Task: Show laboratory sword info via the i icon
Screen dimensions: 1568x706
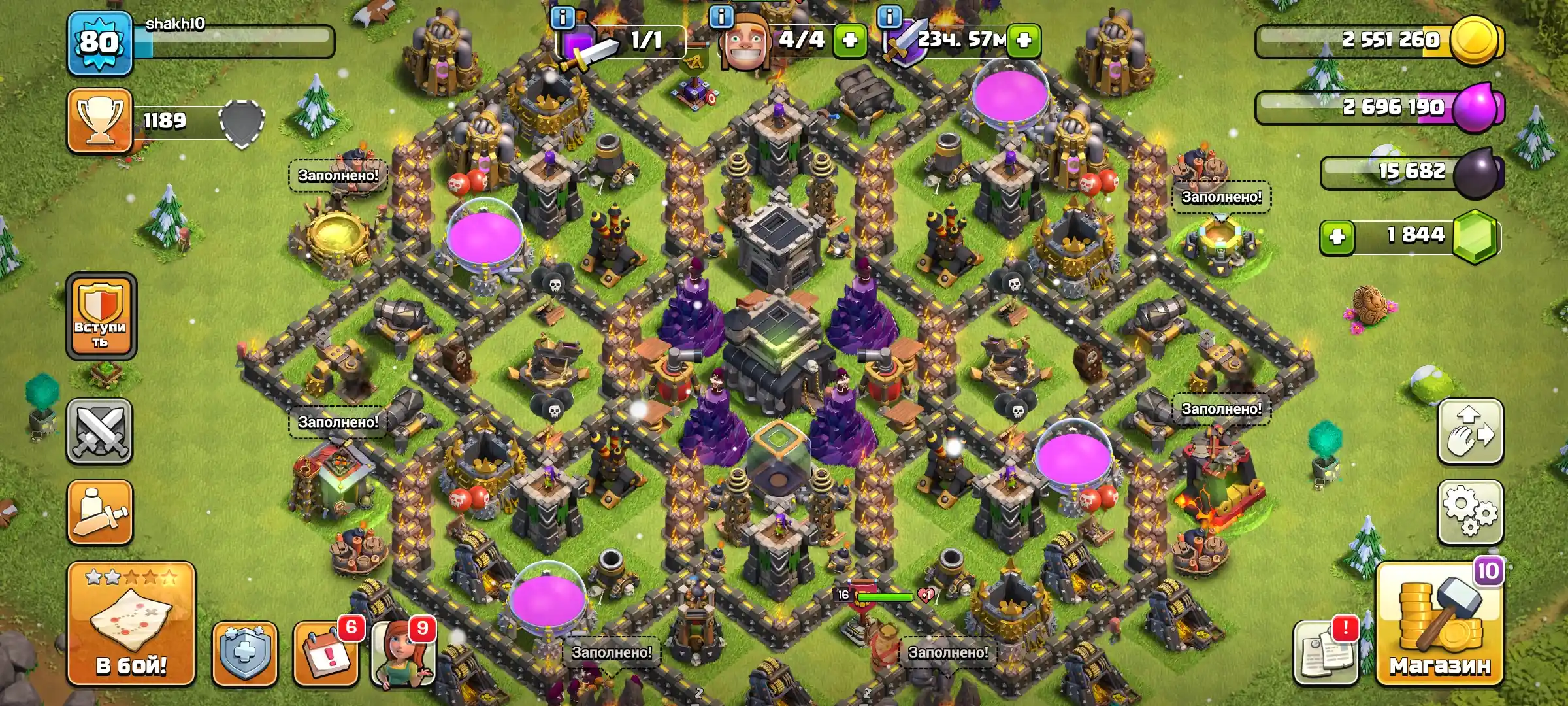Action: [x=563, y=17]
